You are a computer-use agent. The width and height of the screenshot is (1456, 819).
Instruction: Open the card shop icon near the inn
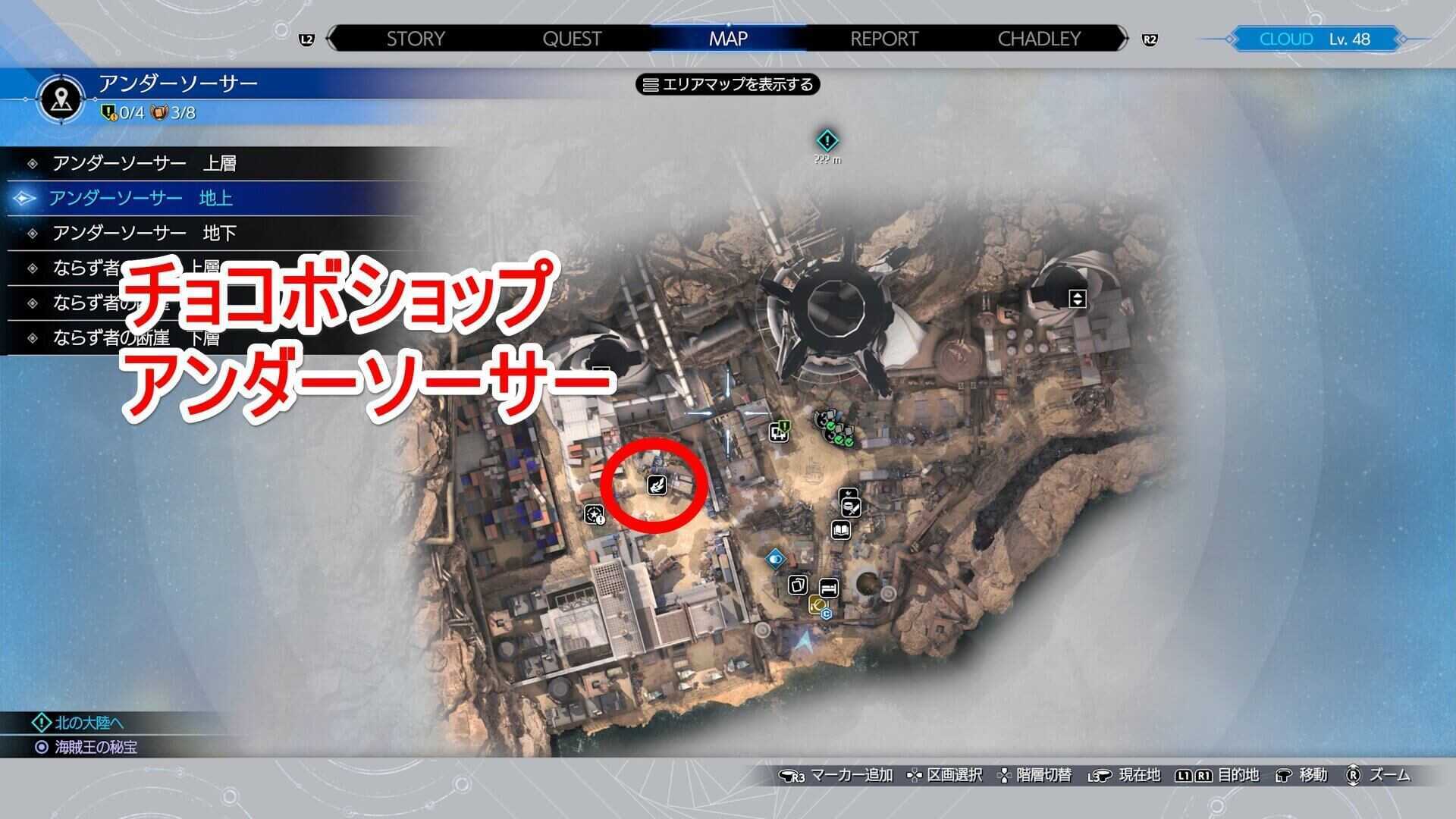[x=799, y=585]
